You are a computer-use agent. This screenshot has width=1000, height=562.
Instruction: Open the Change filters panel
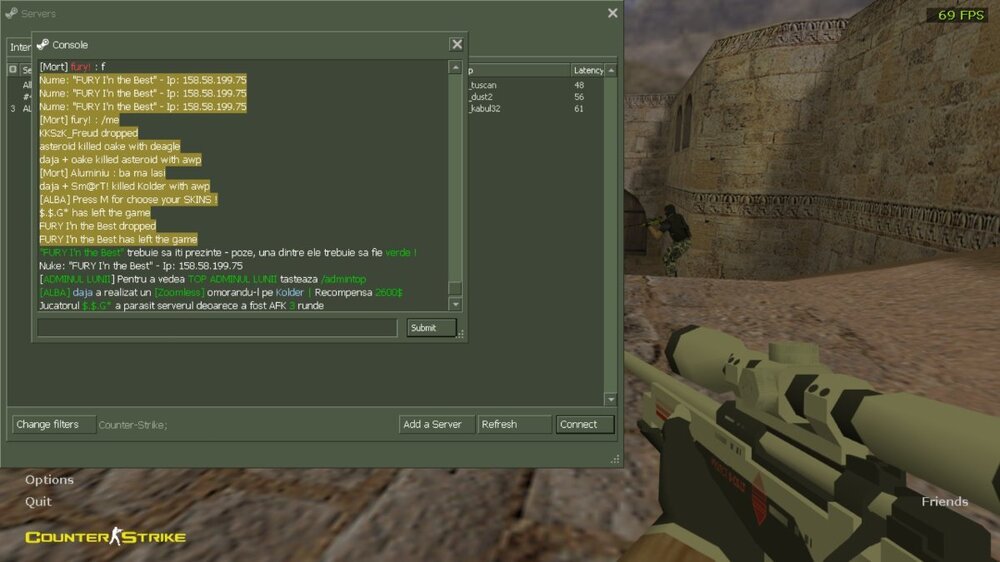pyautogui.click(x=52, y=424)
